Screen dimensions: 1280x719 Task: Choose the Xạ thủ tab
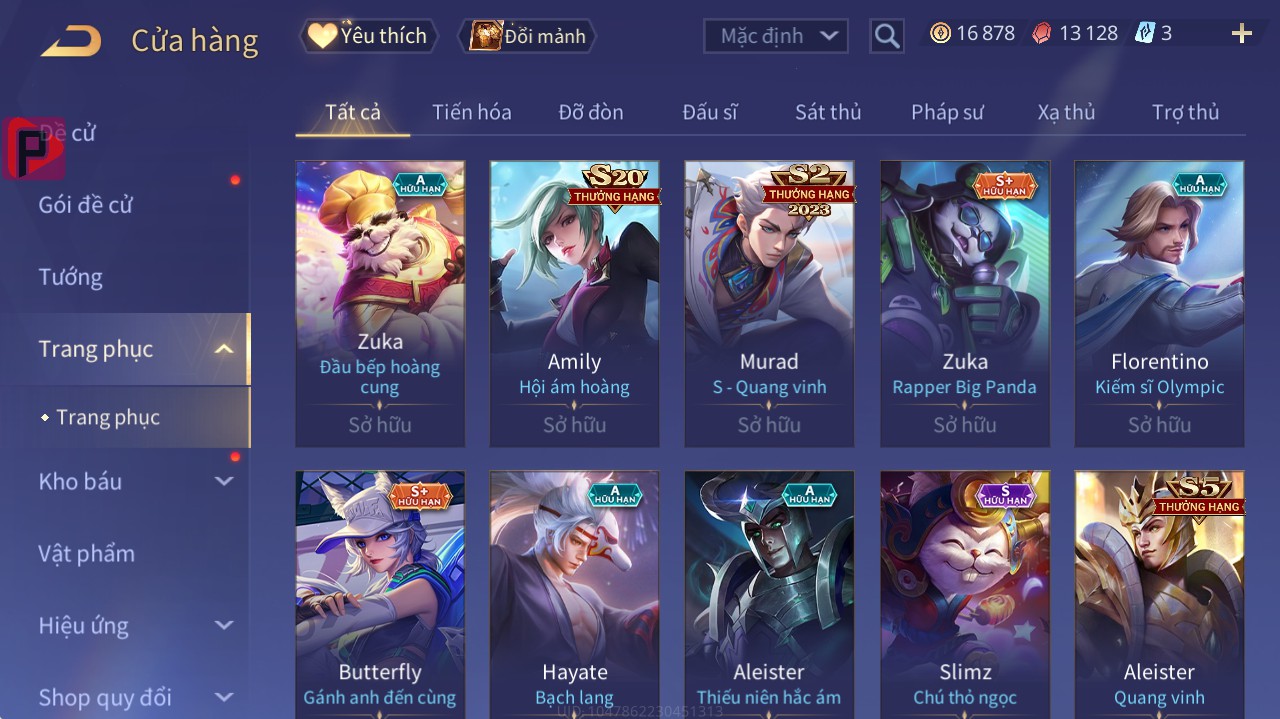1066,112
